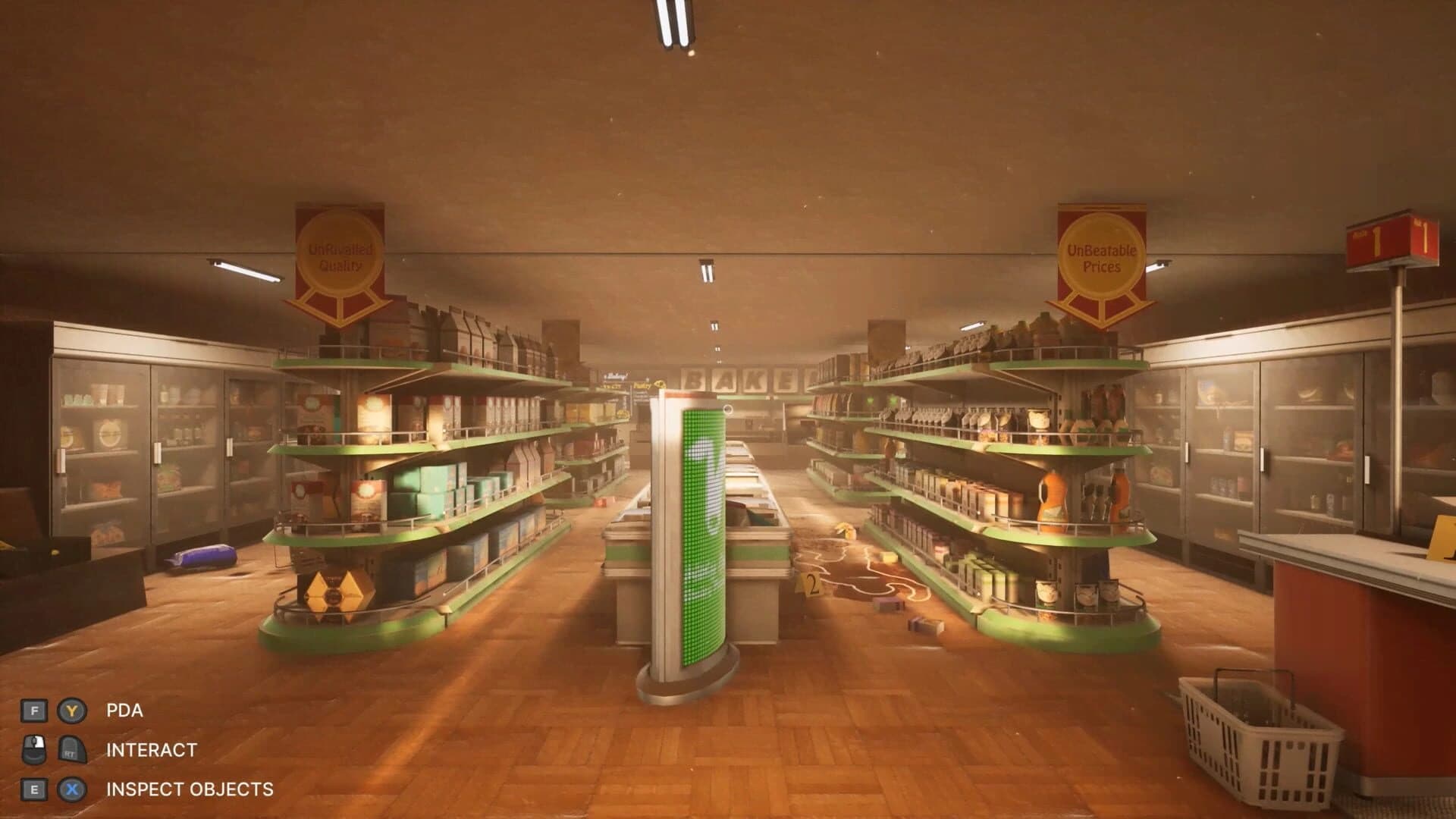Click the left freezer cabinet glass door
The image size is (1456, 819).
tap(99, 455)
